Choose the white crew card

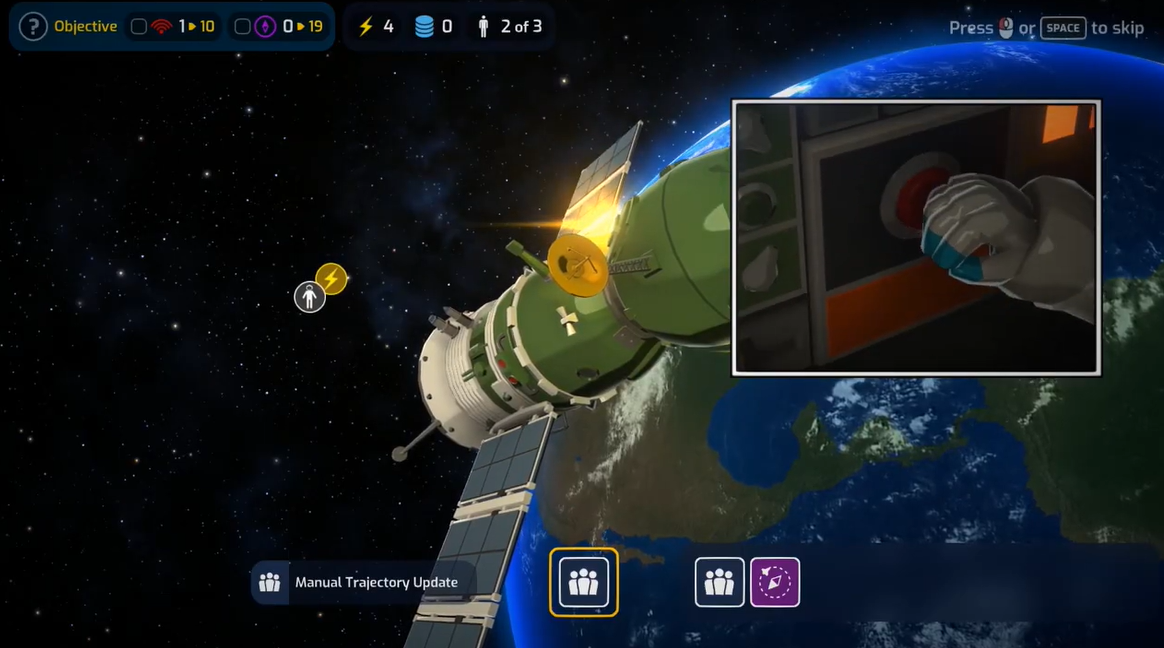click(719, 582)
